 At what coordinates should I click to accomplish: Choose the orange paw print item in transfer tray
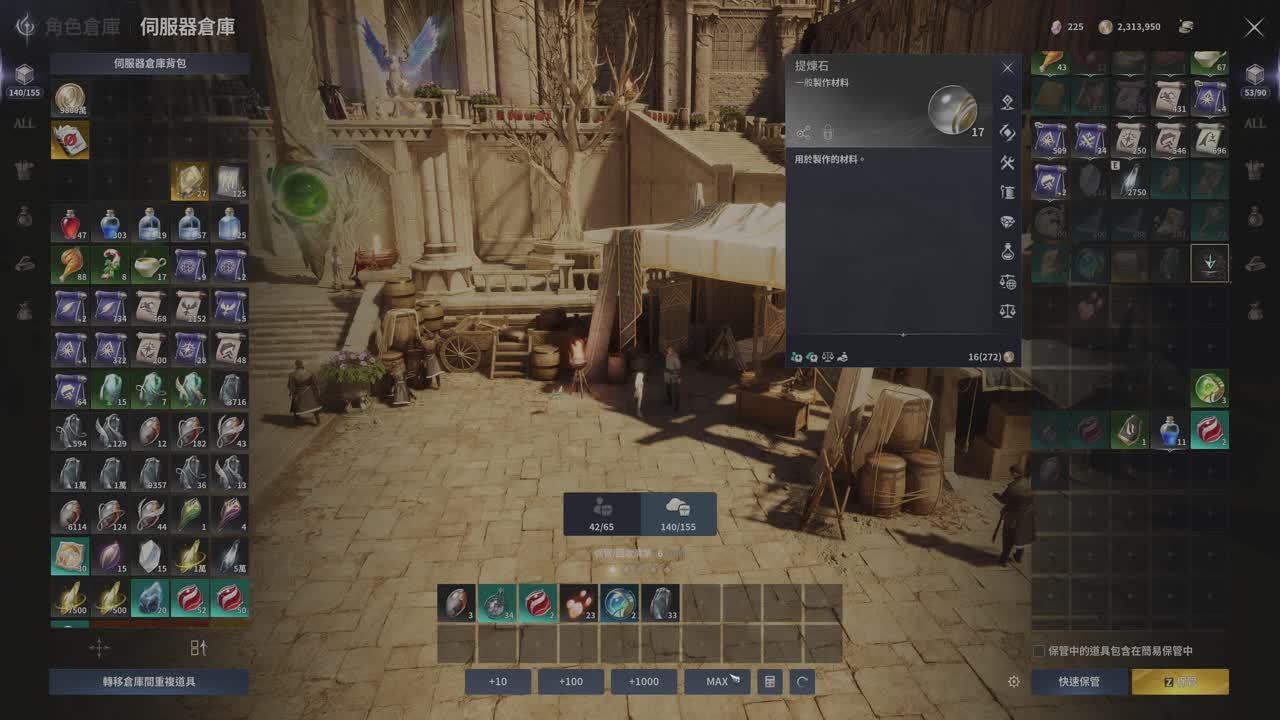tap(579, 603)
